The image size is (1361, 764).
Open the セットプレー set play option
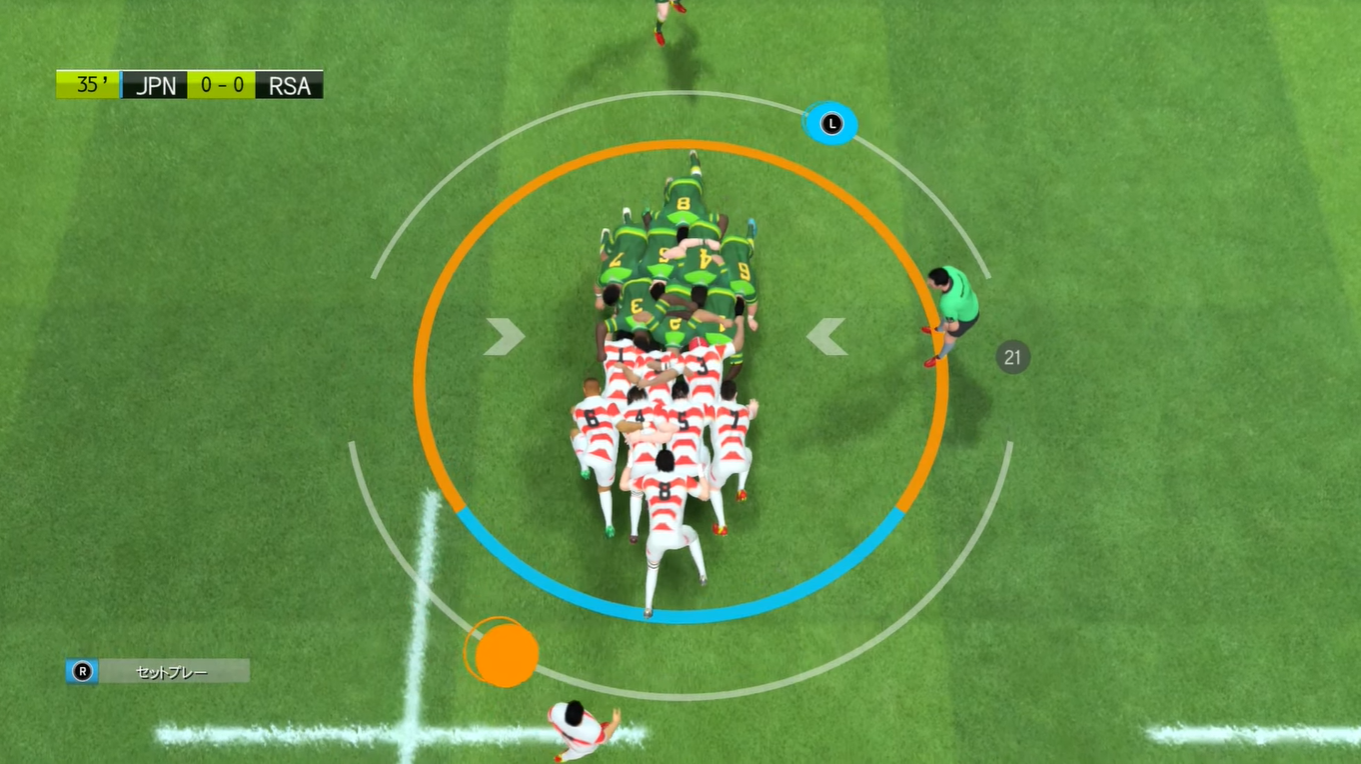pyautogui.click(x=158, y=672)
